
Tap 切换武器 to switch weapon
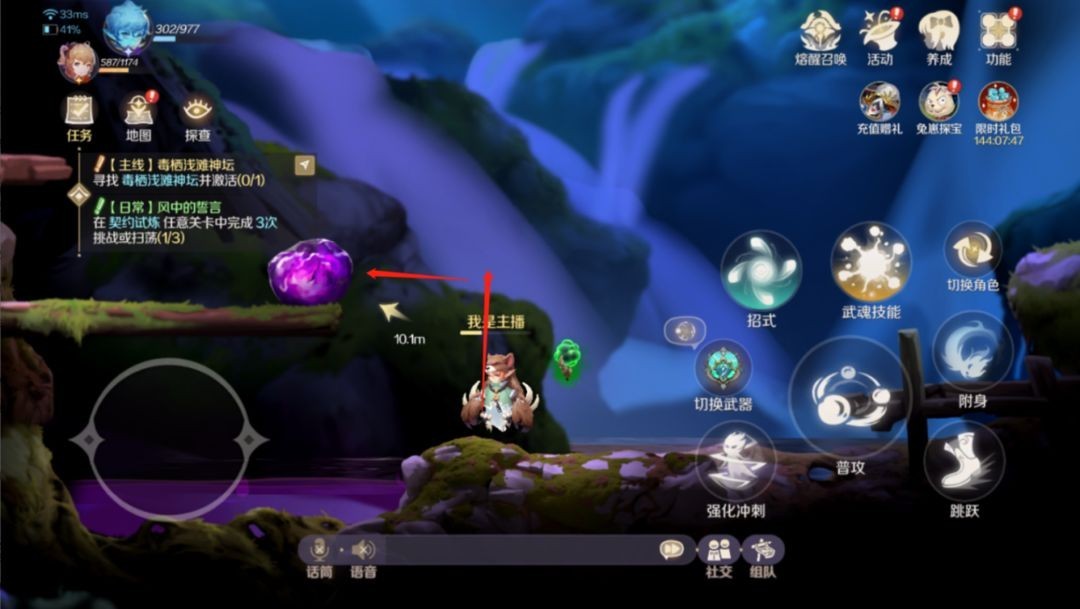(x=723, y=368)
